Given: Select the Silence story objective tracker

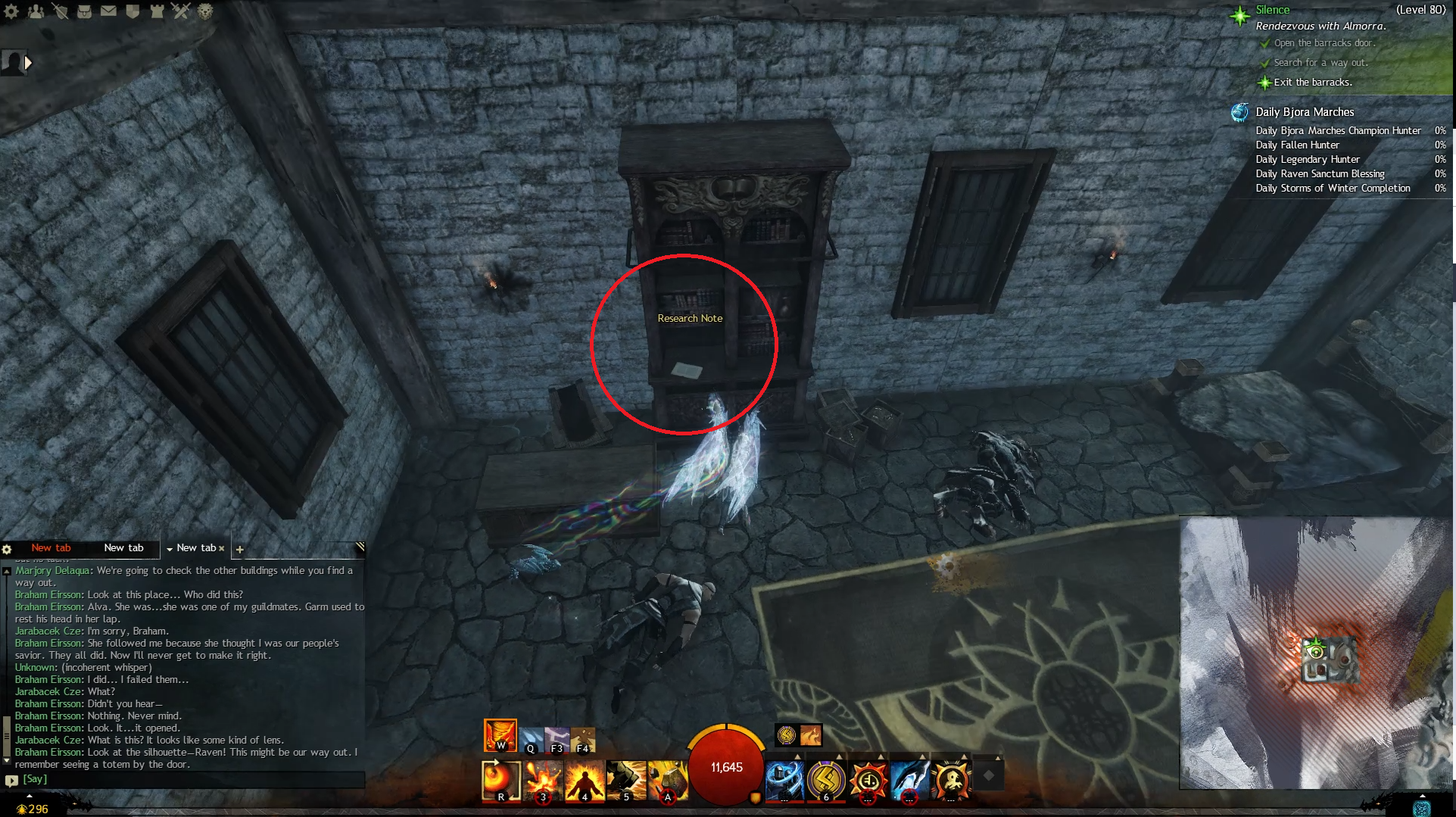Looking at the screenshot, I should tap(1272, 10).
